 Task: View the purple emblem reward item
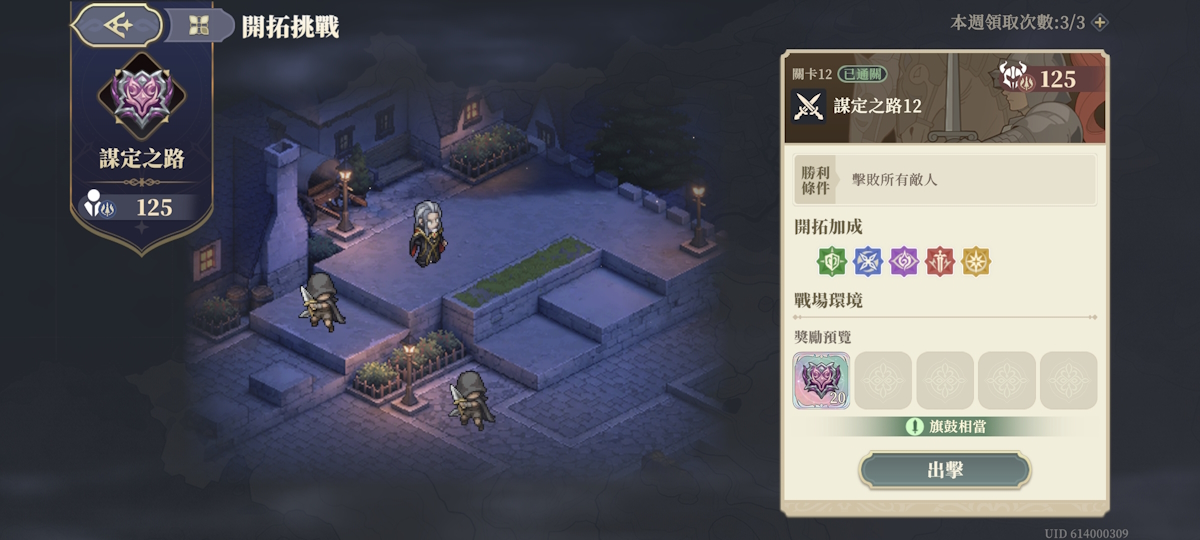pos(822,380)
